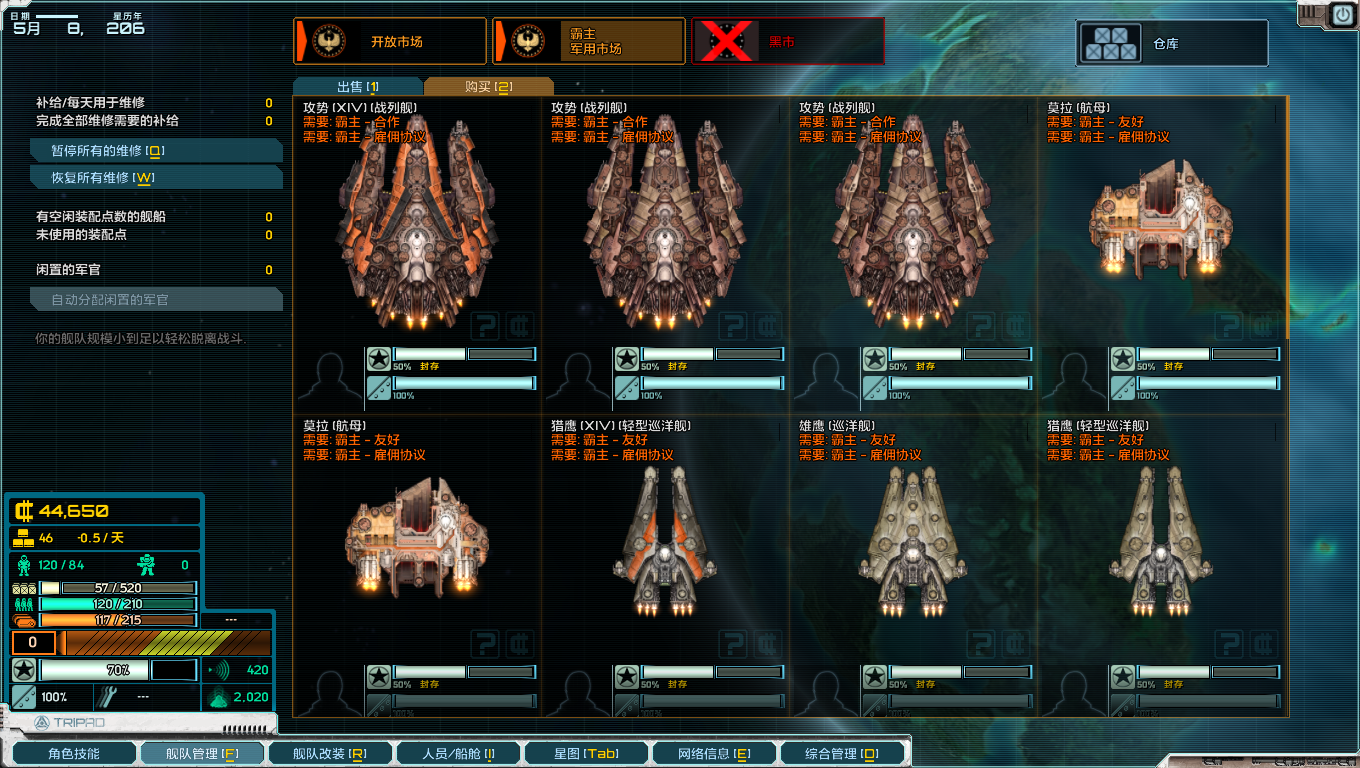Viewport: 1360px width, 768px height.
Task: Click 自动分配闲置的军官 auto-assign officers
Action: [x=157, y=300]
